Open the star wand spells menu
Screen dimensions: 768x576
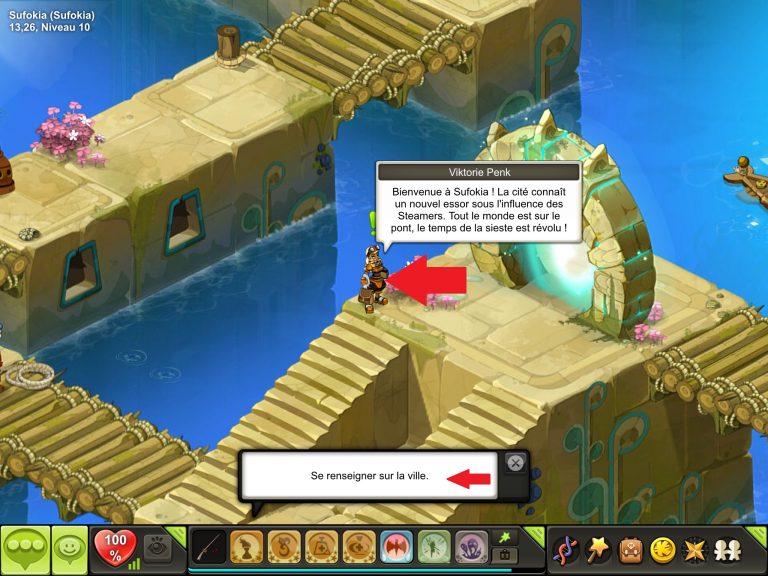point(599,549)
